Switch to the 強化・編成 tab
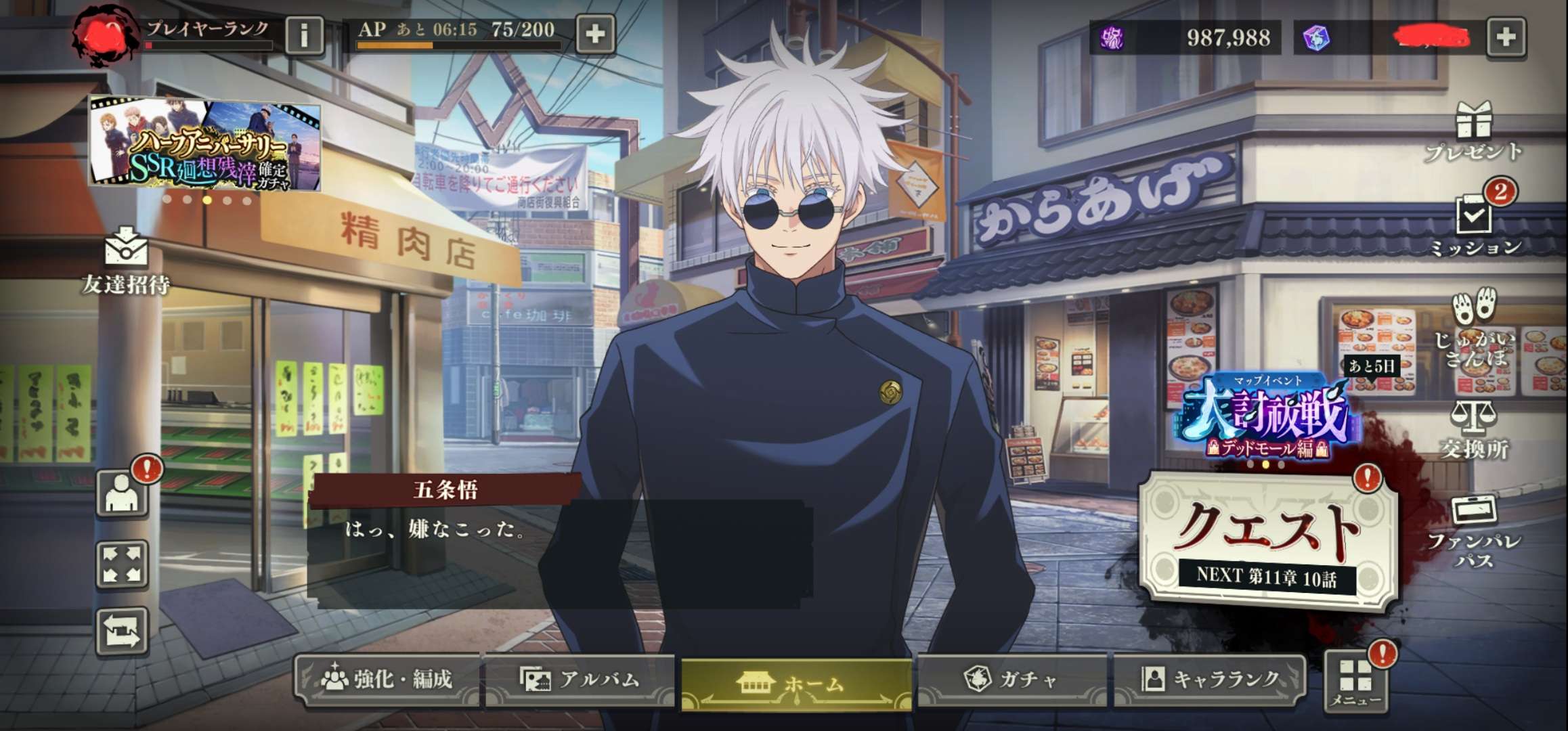 (387, 679)
